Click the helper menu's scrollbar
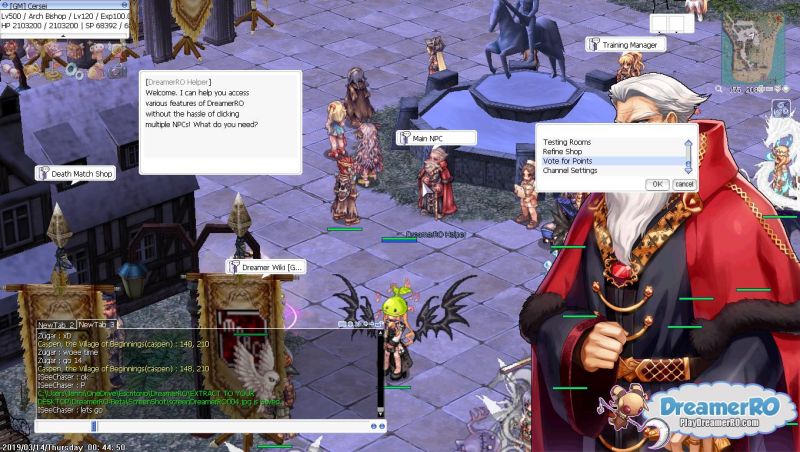The image size is (800, 452). tap(688, 156)
